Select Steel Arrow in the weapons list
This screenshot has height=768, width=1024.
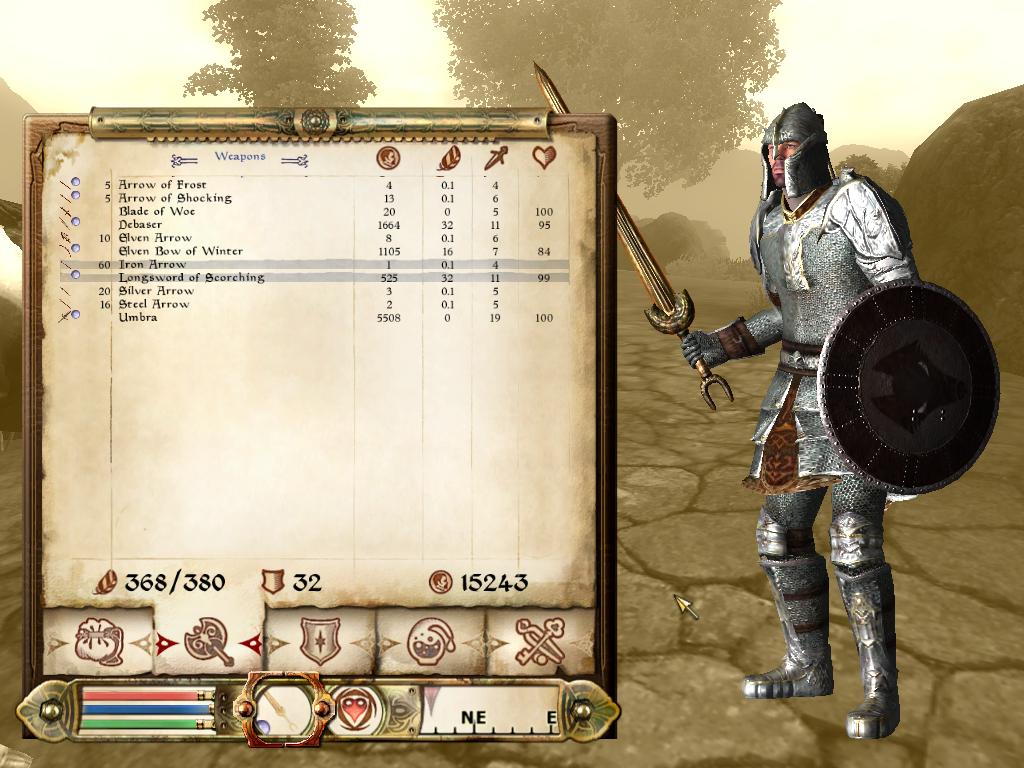(154, 304)
